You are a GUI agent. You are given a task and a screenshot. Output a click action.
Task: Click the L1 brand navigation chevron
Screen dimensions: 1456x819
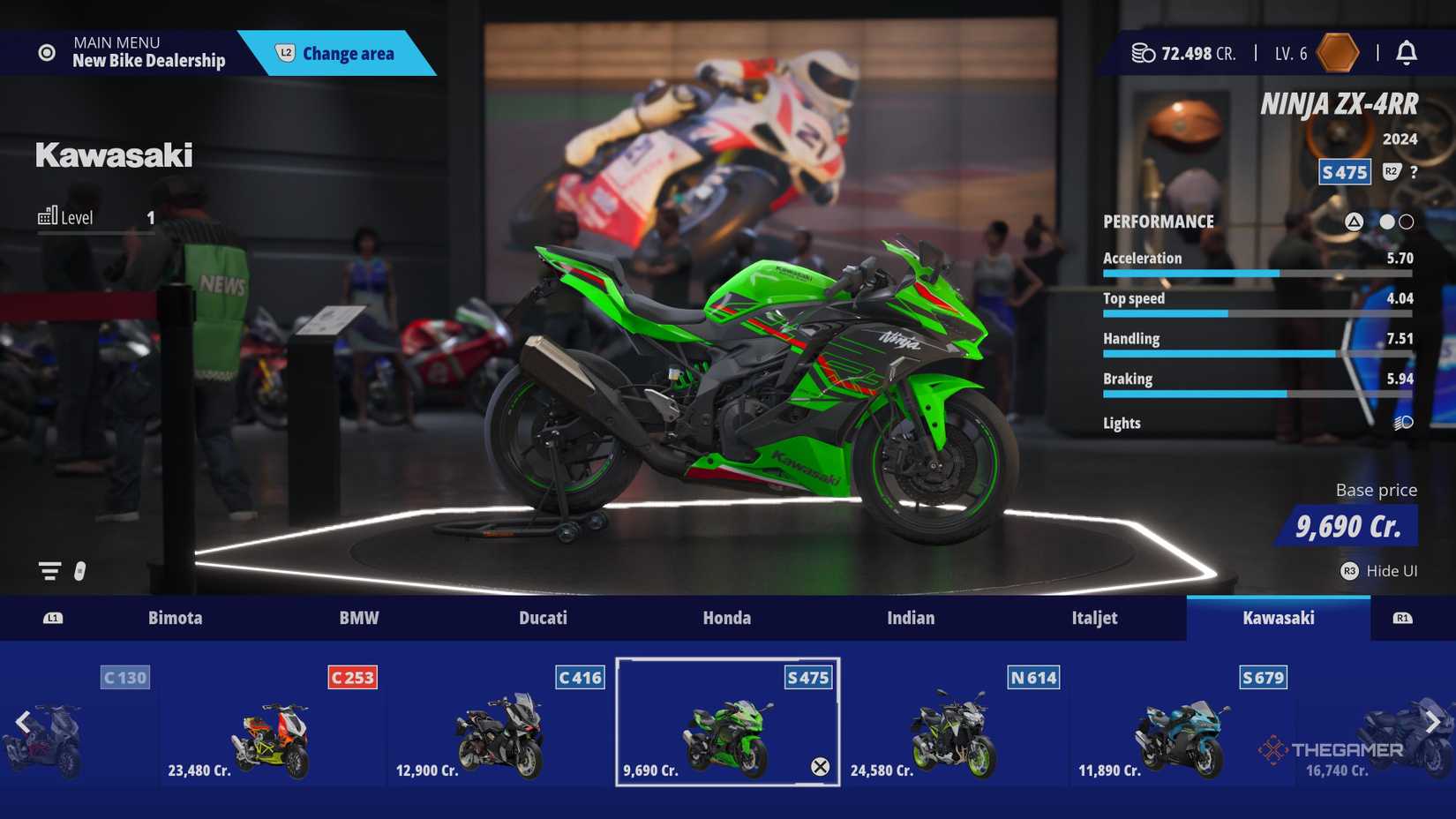click(53, 618)
